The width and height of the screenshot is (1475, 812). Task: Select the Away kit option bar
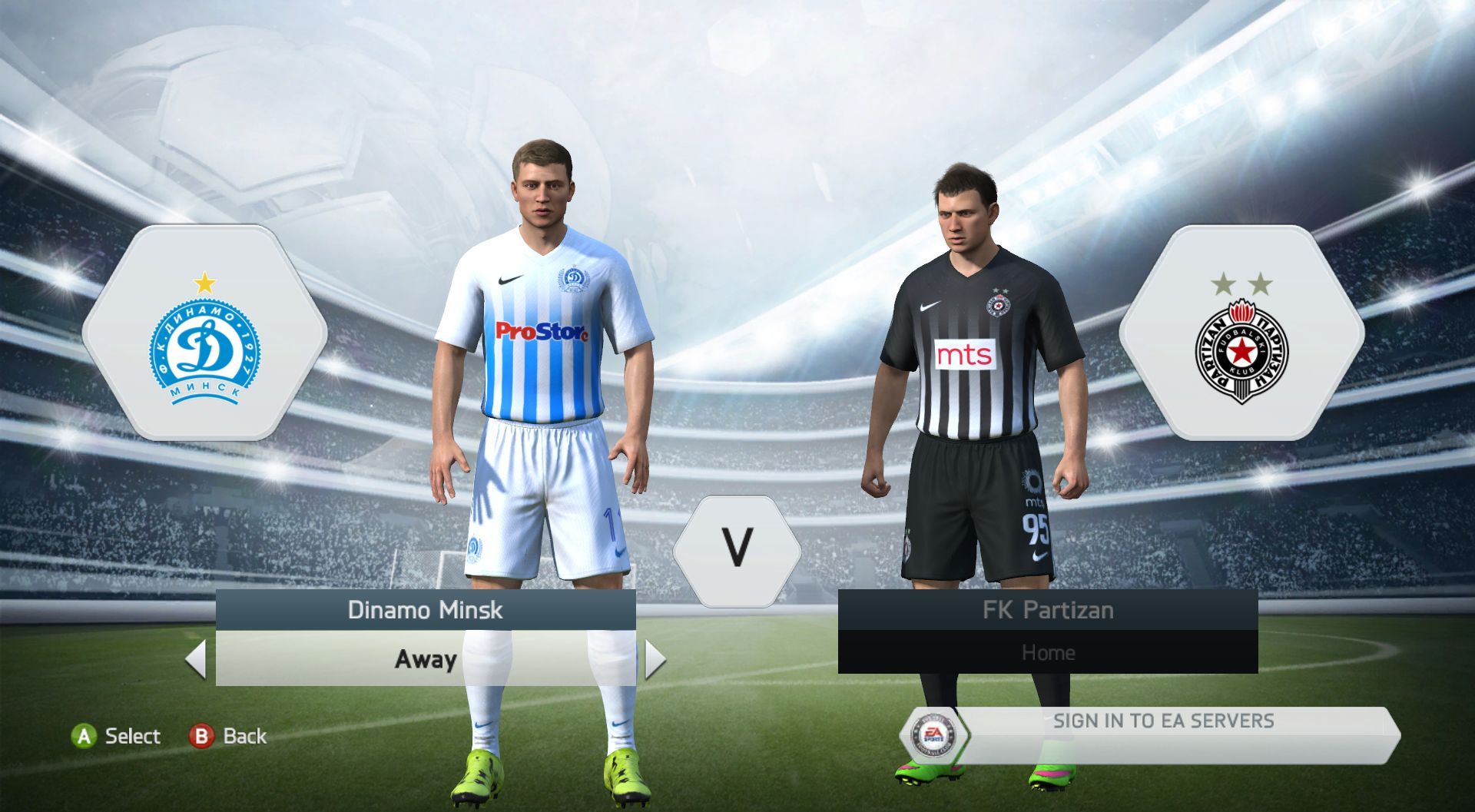point(426,659)
